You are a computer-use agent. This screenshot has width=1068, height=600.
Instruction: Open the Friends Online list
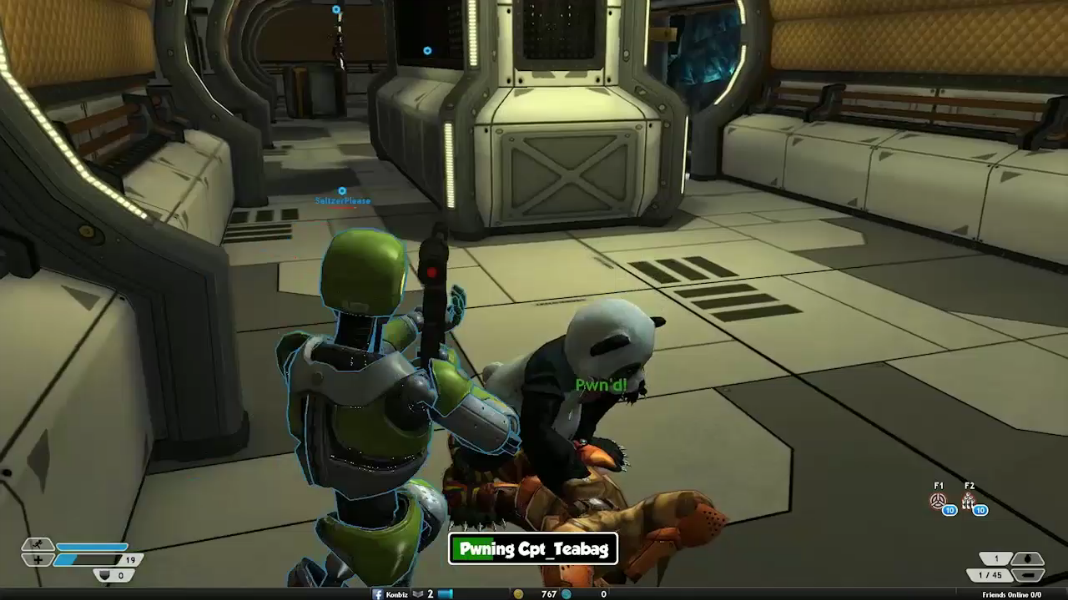point(1012,594)
